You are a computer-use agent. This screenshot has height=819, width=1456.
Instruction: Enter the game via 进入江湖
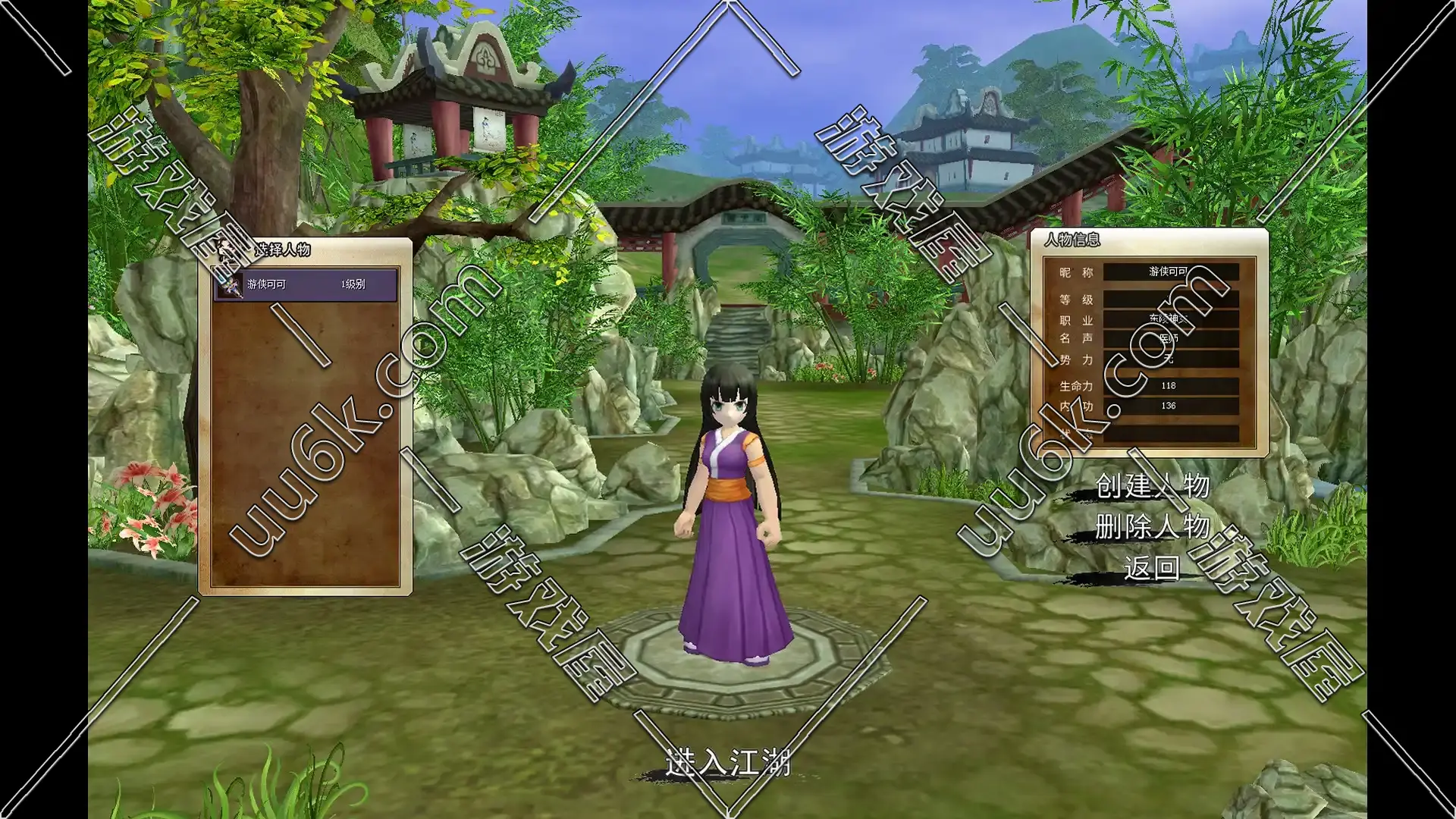click(728, 762)
